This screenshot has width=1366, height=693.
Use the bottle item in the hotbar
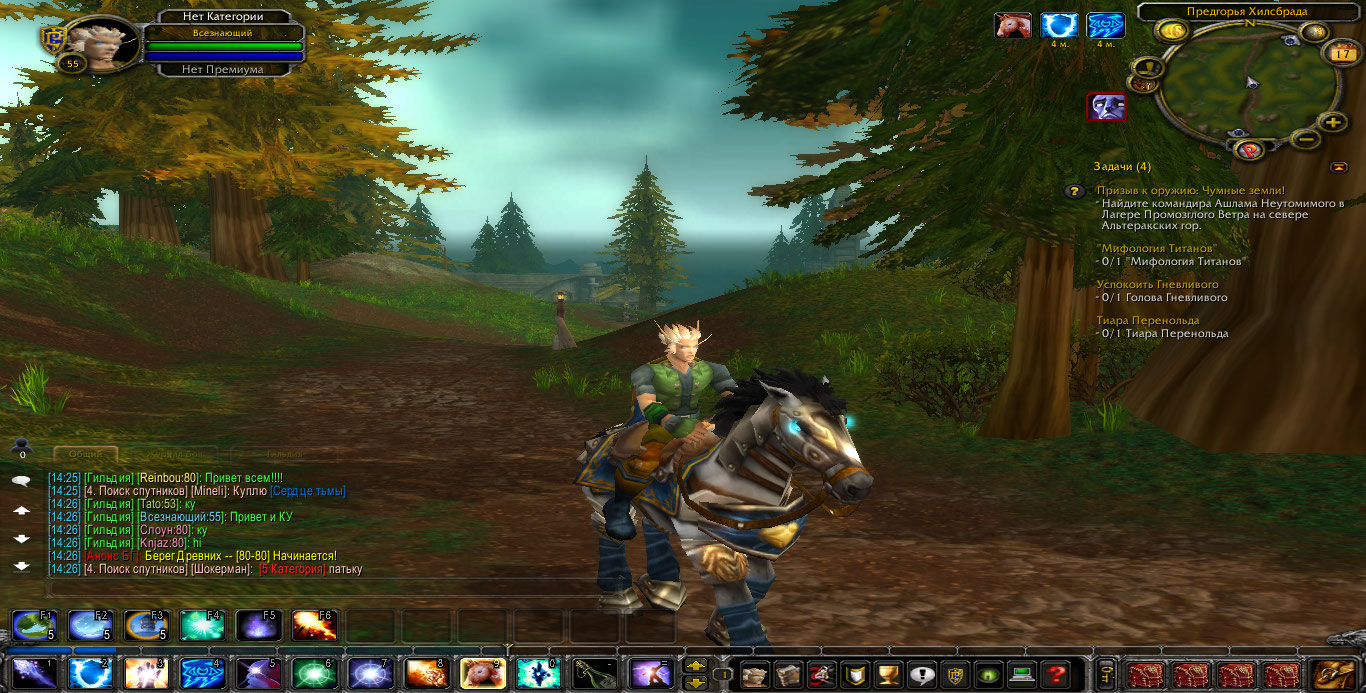pos(594,673)
